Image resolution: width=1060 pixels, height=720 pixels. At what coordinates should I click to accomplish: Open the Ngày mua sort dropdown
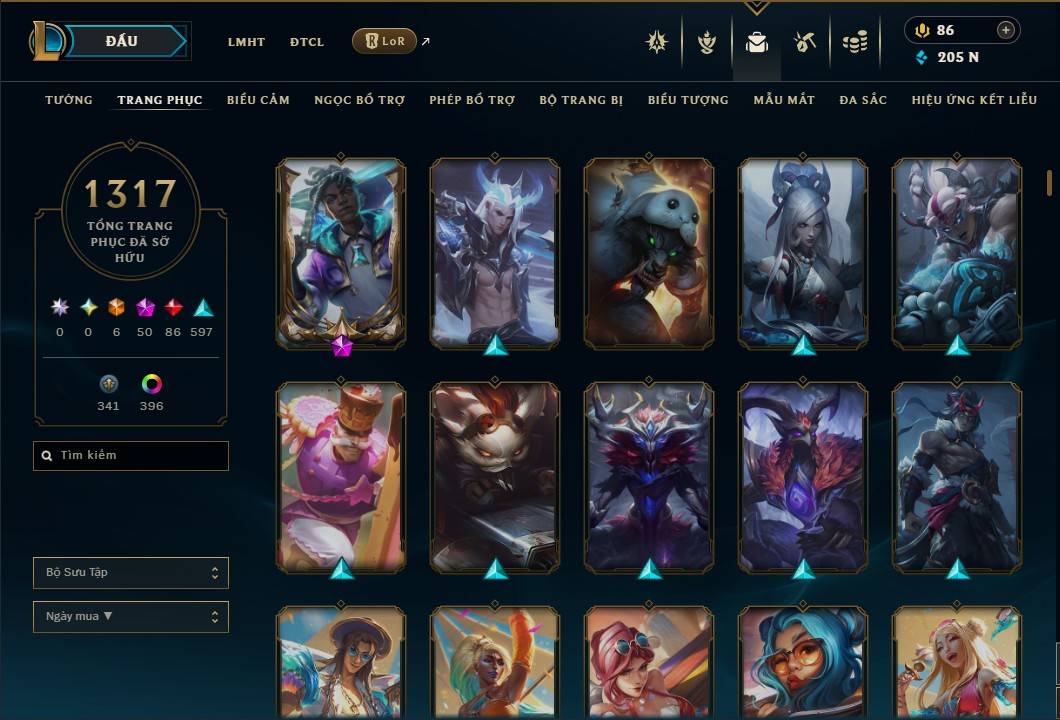click(x=131, y=617)
